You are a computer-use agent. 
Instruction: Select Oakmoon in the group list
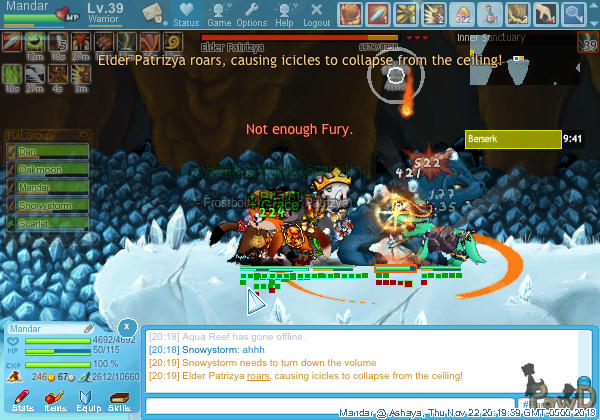[x=48, y=169]
